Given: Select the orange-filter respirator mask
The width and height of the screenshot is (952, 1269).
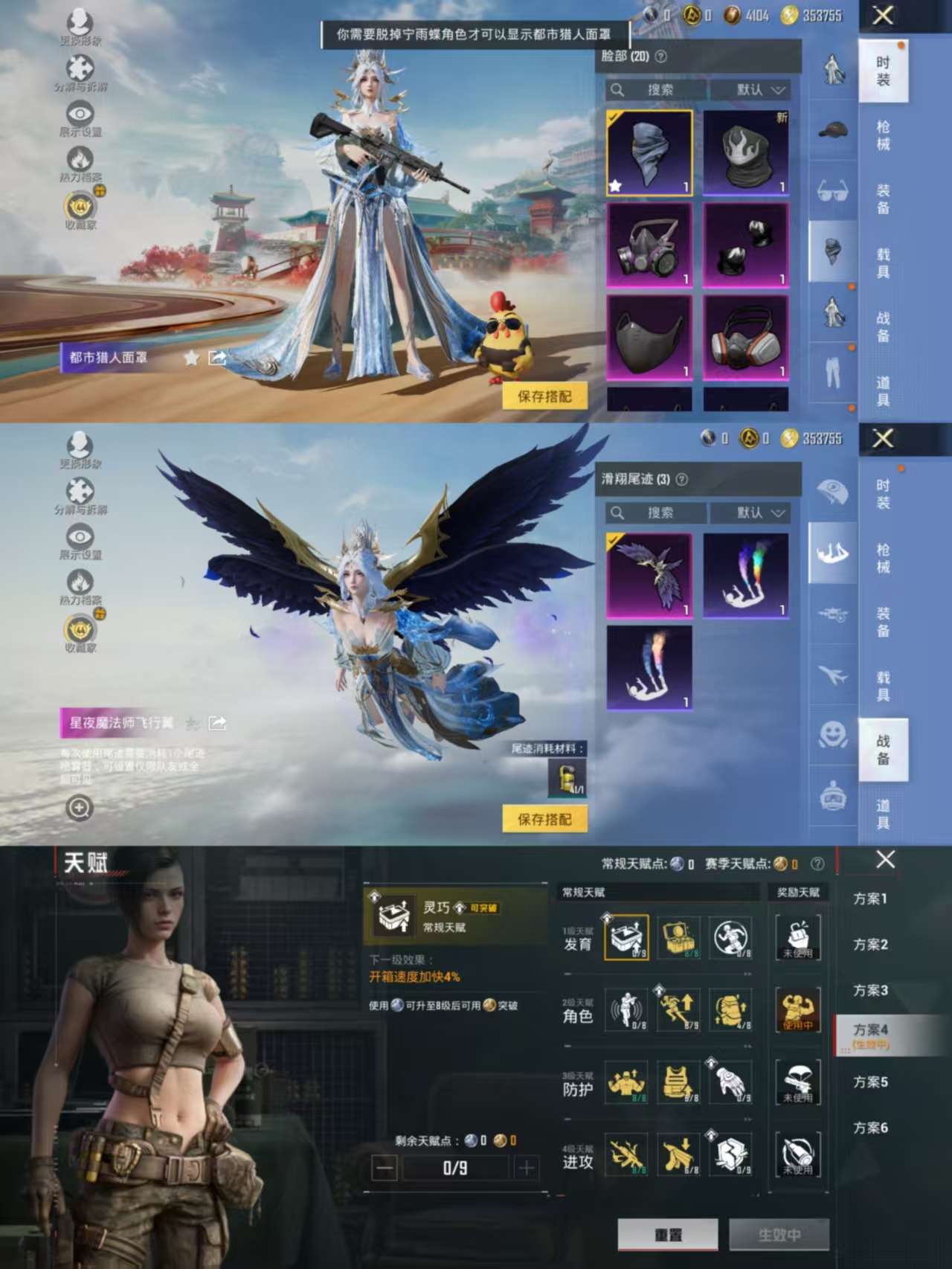Looking at the screenshot, I should pos(745,337).
